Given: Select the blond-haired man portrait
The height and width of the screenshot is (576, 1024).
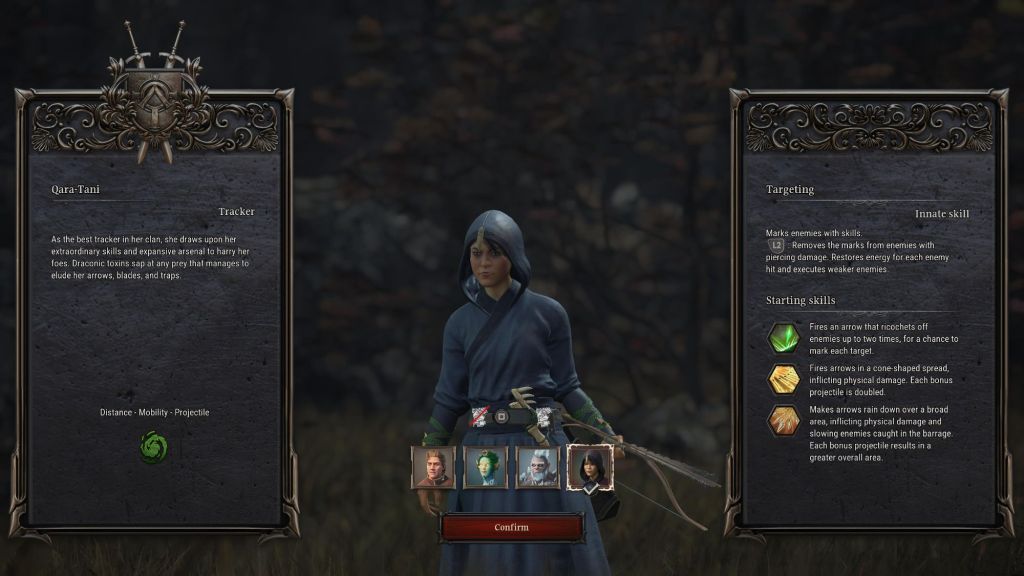Looking at the screenshot, I should (433, 467).
